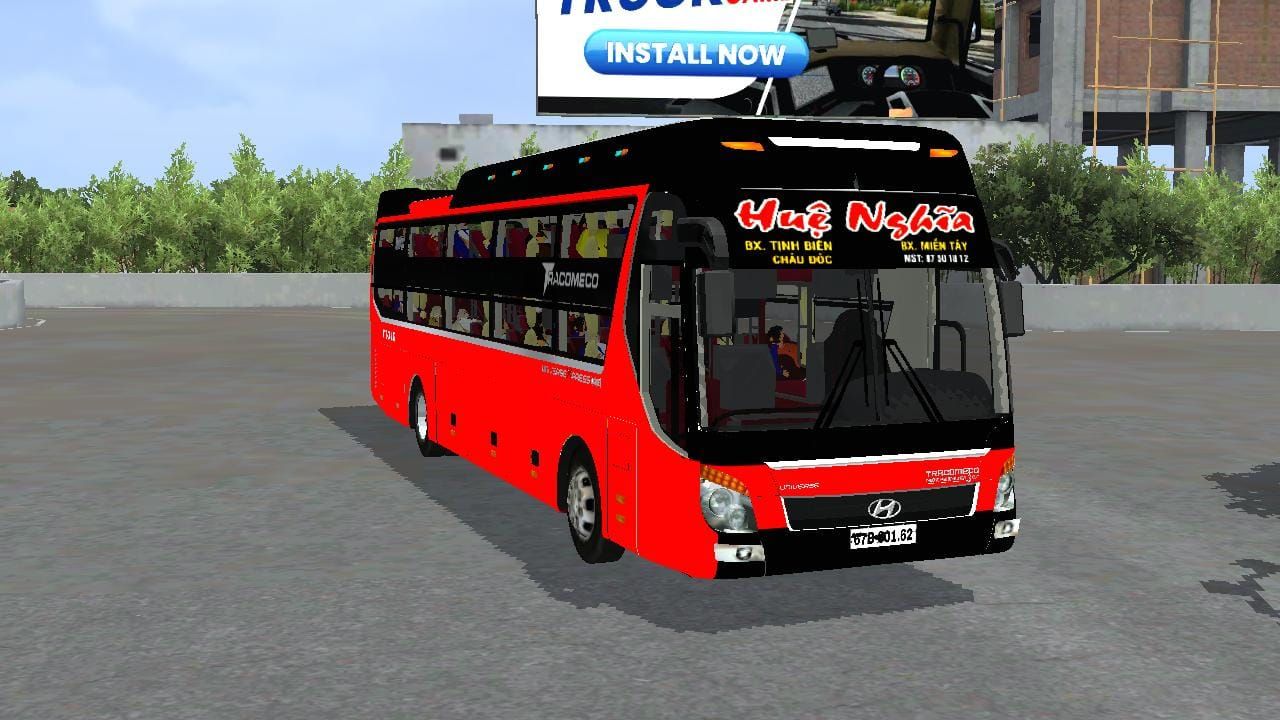Toggle the front fog lamp below the headlight

click(x=742, y=553)
